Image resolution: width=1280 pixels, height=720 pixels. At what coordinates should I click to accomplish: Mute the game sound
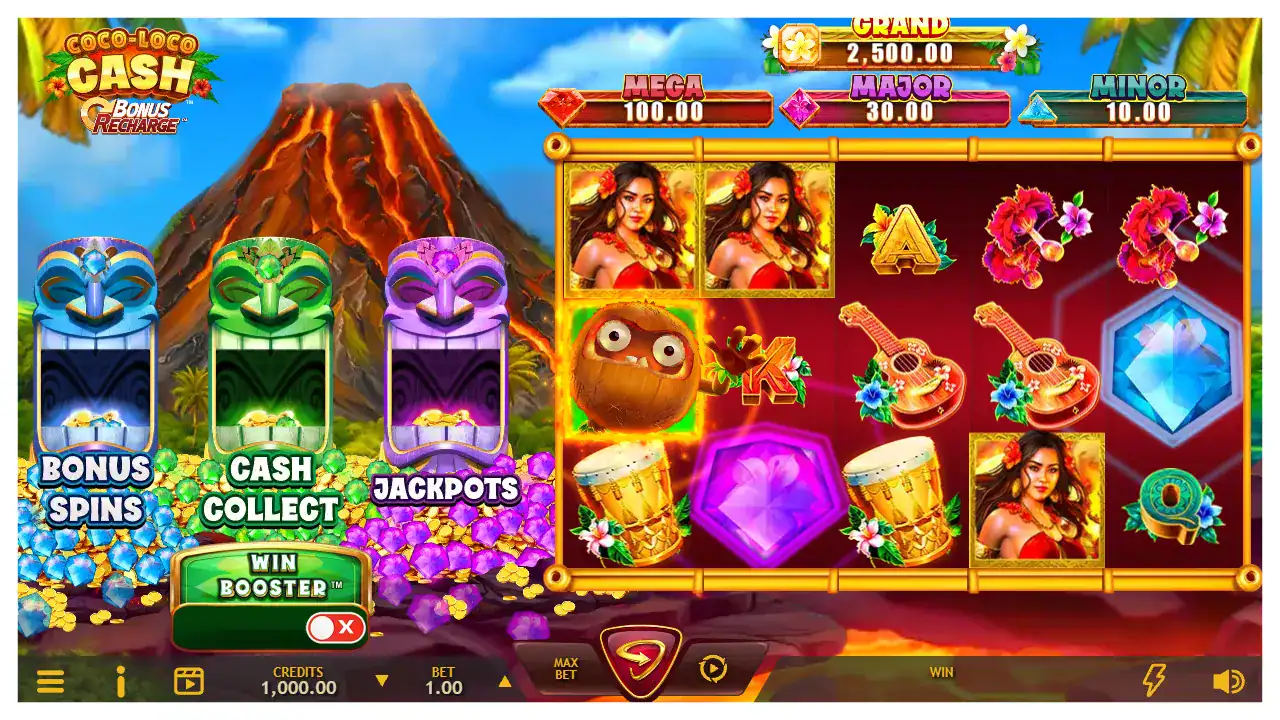[1228, 682]
